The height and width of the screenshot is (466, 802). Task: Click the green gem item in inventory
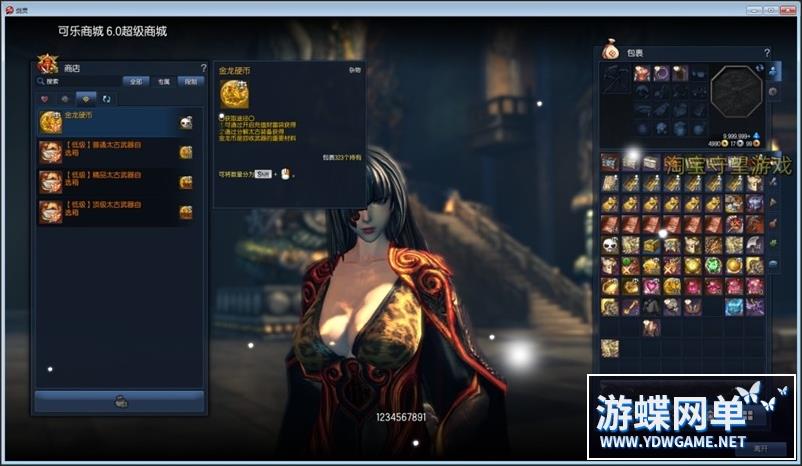pos(714,265)
